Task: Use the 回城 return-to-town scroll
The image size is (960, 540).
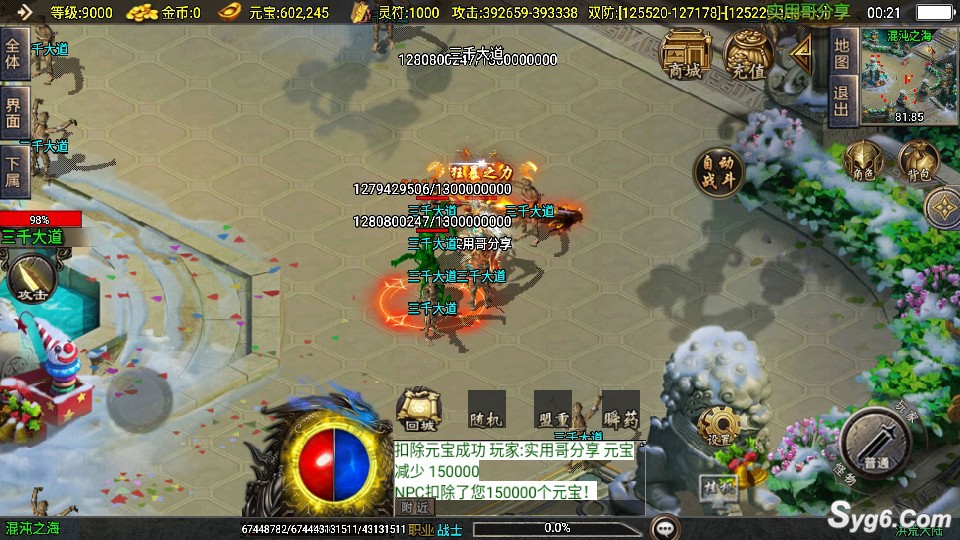Action: (420, 410)
